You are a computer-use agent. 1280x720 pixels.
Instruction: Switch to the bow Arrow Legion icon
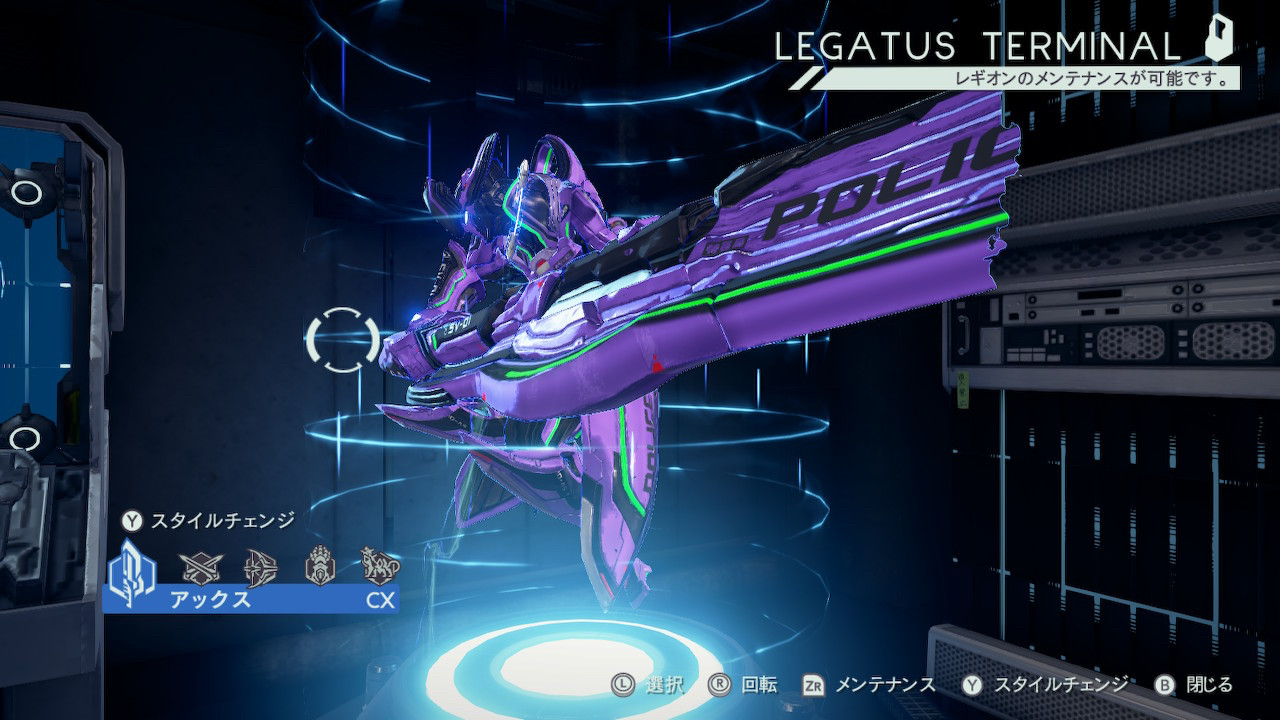pyautogui.click(x=258, y=568)
